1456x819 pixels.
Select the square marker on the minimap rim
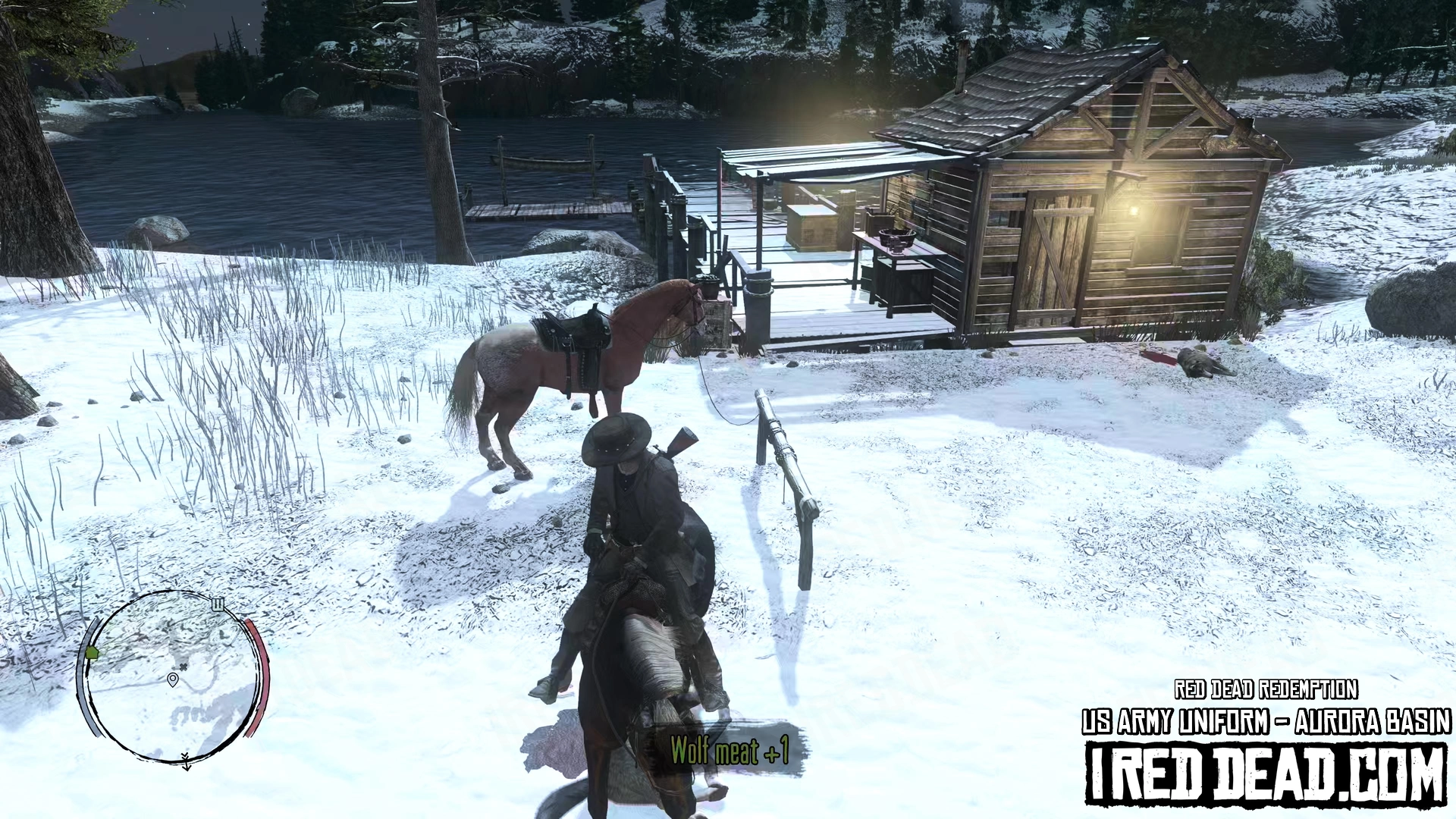click(218, 604)
